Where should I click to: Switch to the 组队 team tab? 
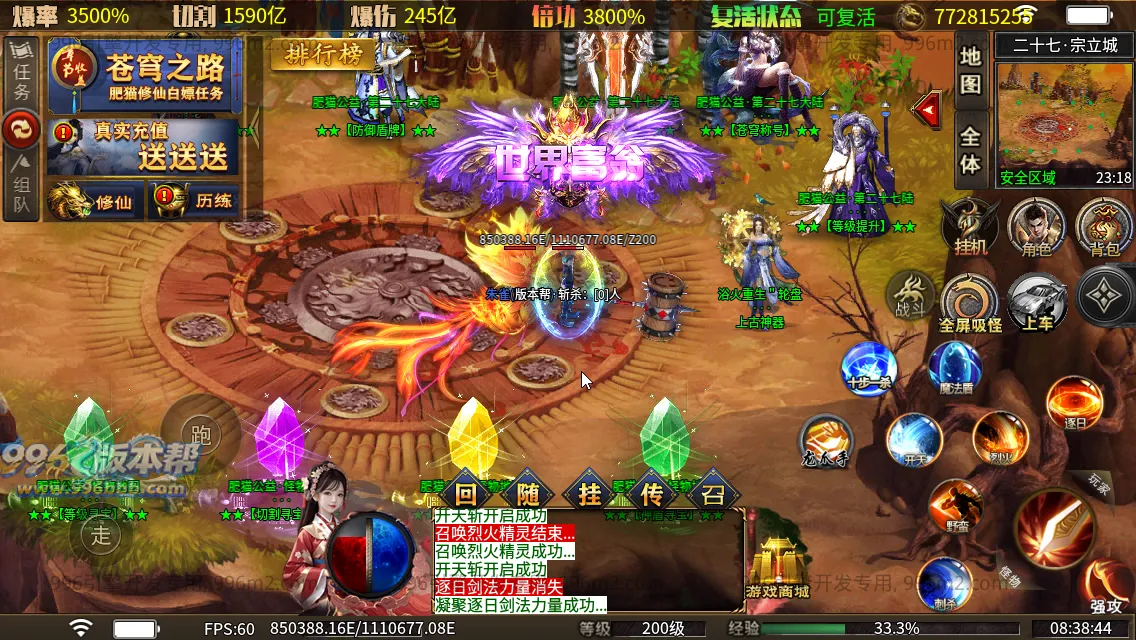click(x=22, y=186)
